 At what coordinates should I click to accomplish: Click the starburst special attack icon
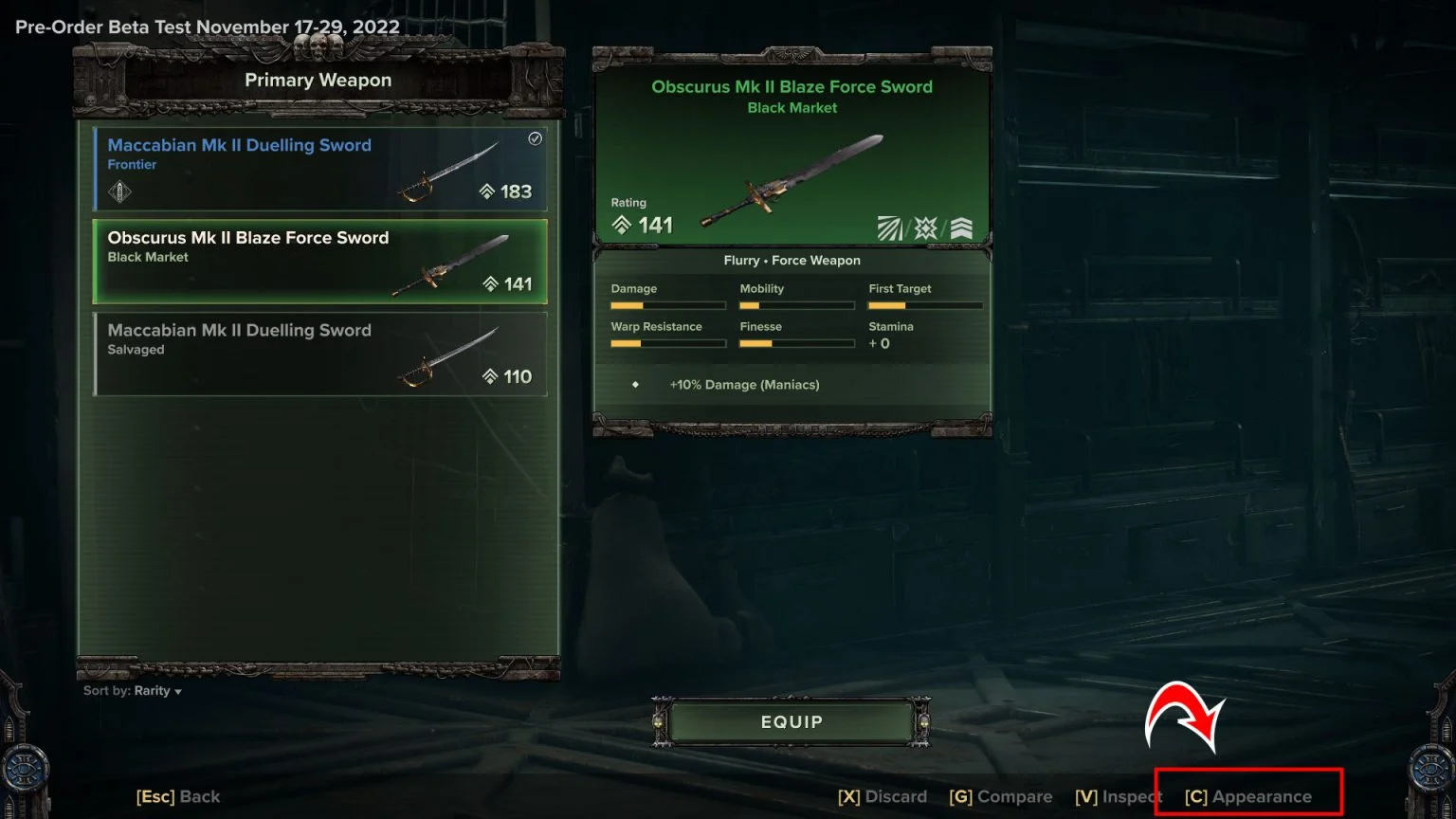pyautogui.click(x=925, y=227)
